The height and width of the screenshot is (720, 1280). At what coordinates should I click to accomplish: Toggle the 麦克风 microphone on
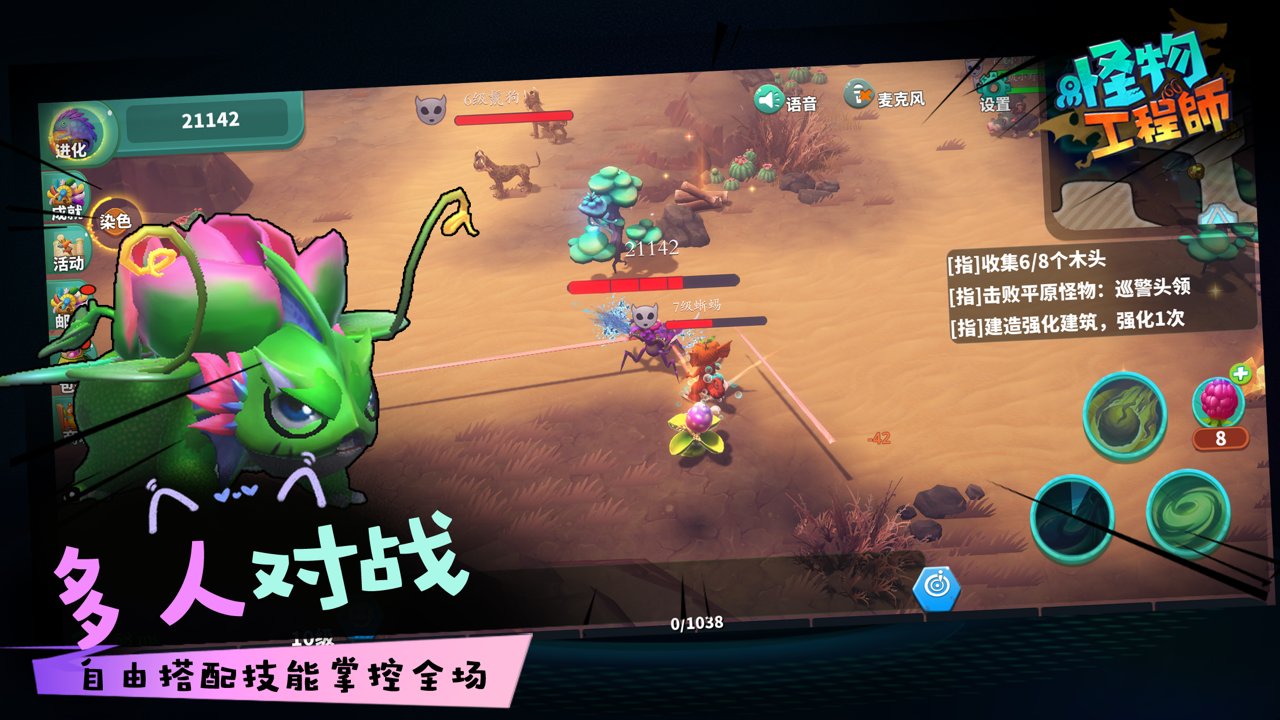[x=859, y=94]
